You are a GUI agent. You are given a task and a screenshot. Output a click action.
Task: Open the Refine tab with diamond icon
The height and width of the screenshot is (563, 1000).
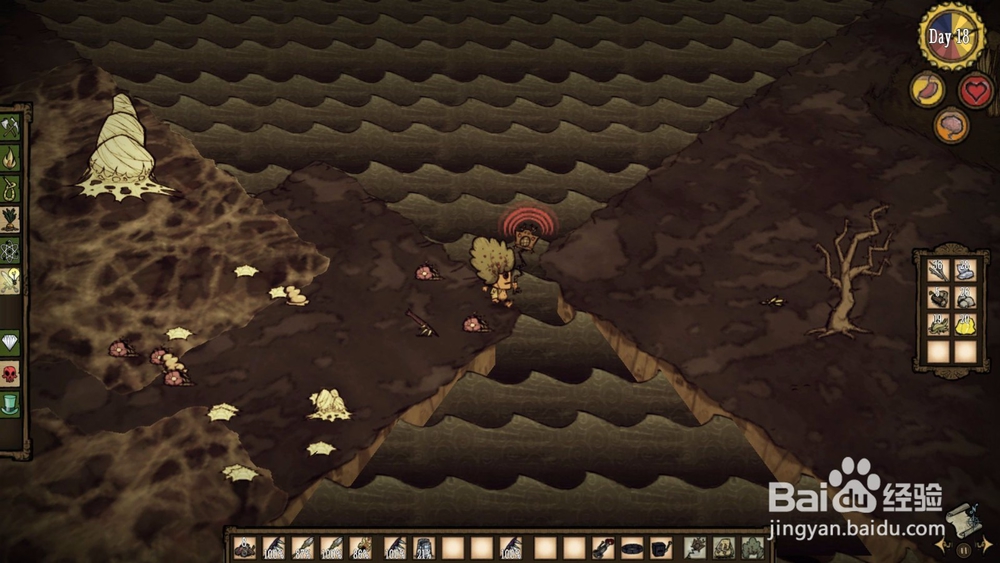pyautogui.click(x=10, y=344)
